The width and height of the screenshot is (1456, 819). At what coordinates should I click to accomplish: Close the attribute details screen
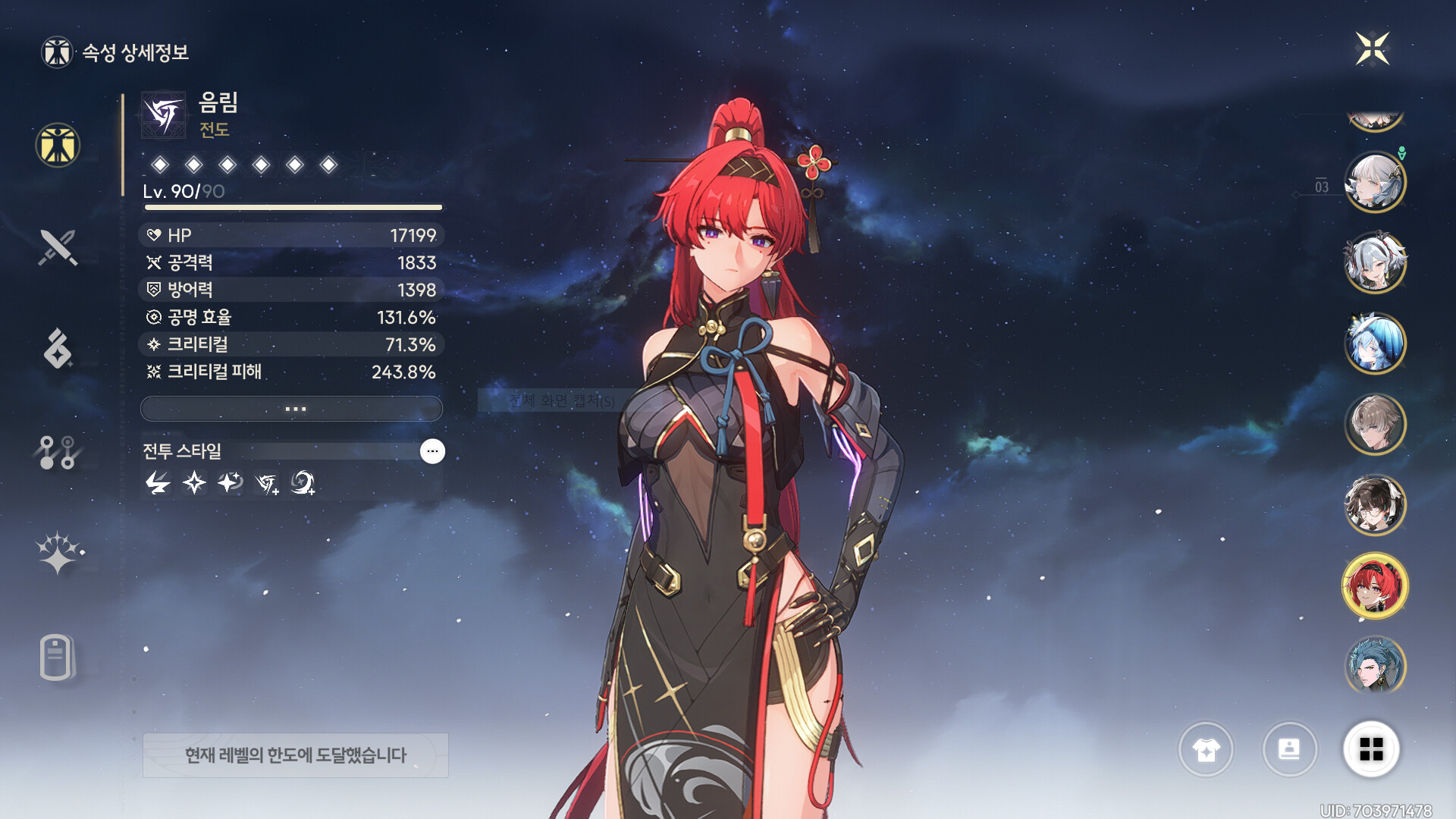pos(1372,49)
